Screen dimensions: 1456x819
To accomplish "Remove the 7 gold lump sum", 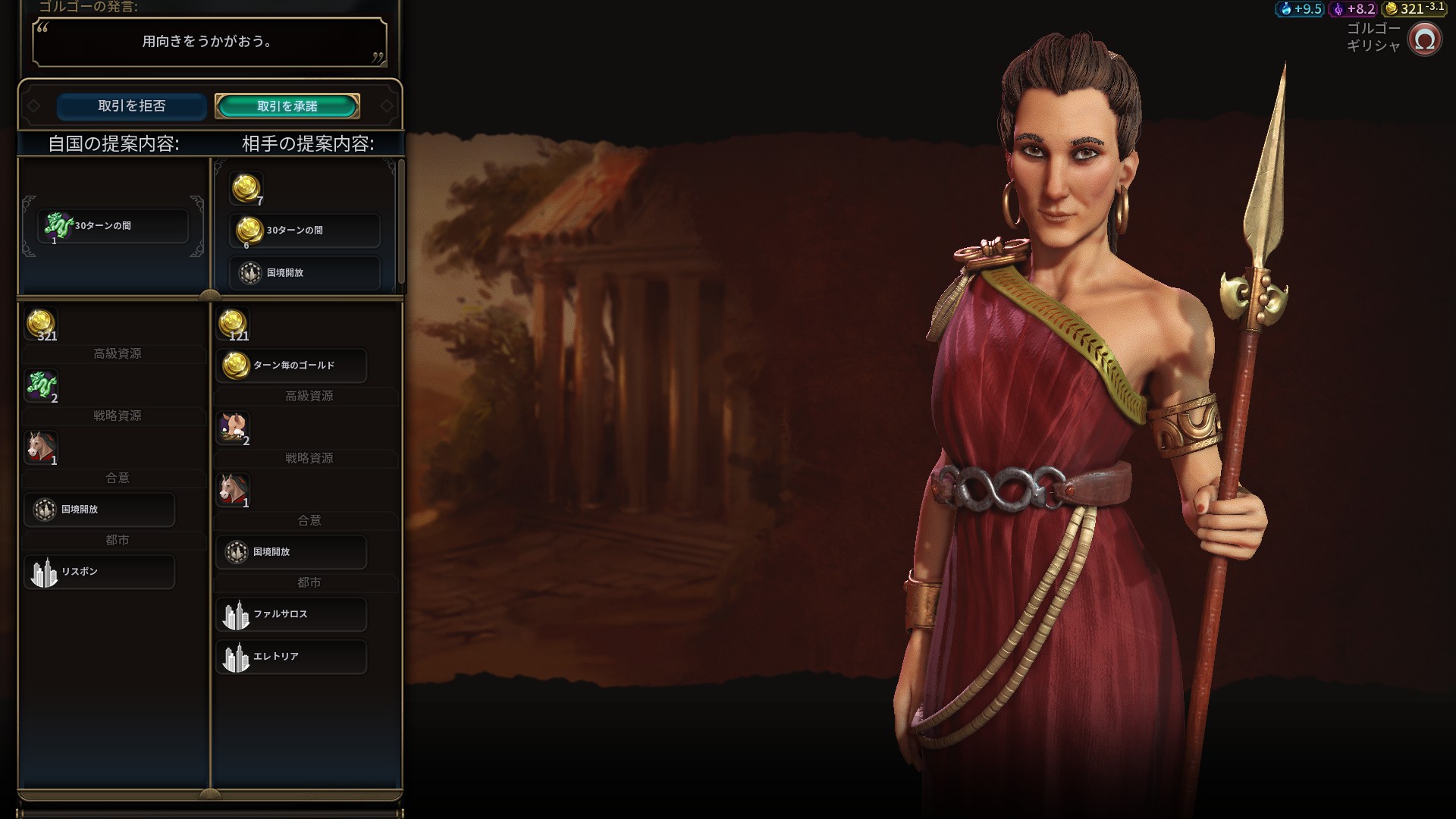I will tap(246, 189).
